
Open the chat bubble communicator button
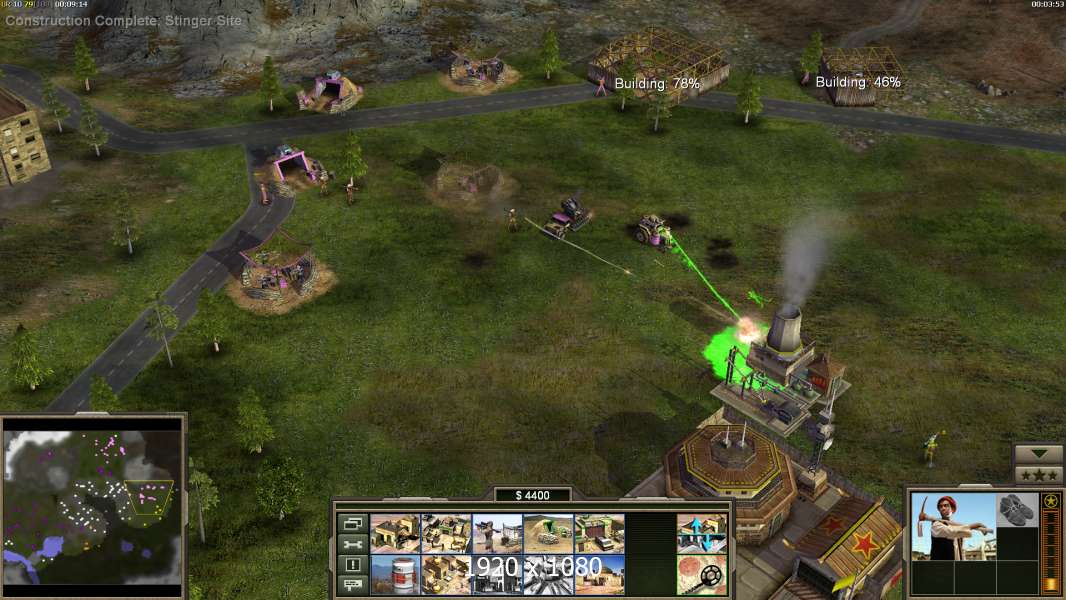(x=352, y=585)
